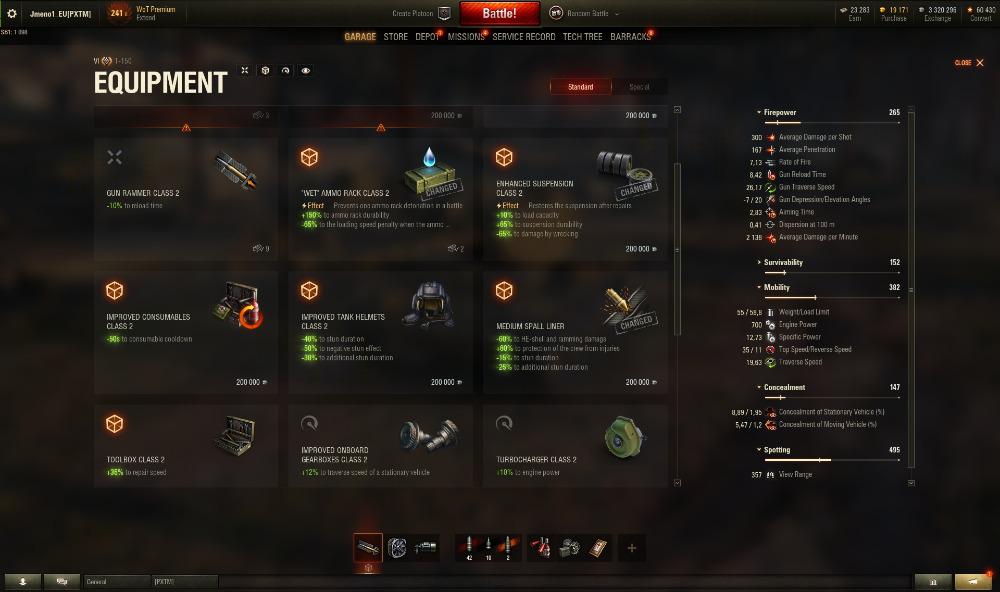Open the Service Record tab
Viewport: 1000px width, 592px height.
pos(523,37)
